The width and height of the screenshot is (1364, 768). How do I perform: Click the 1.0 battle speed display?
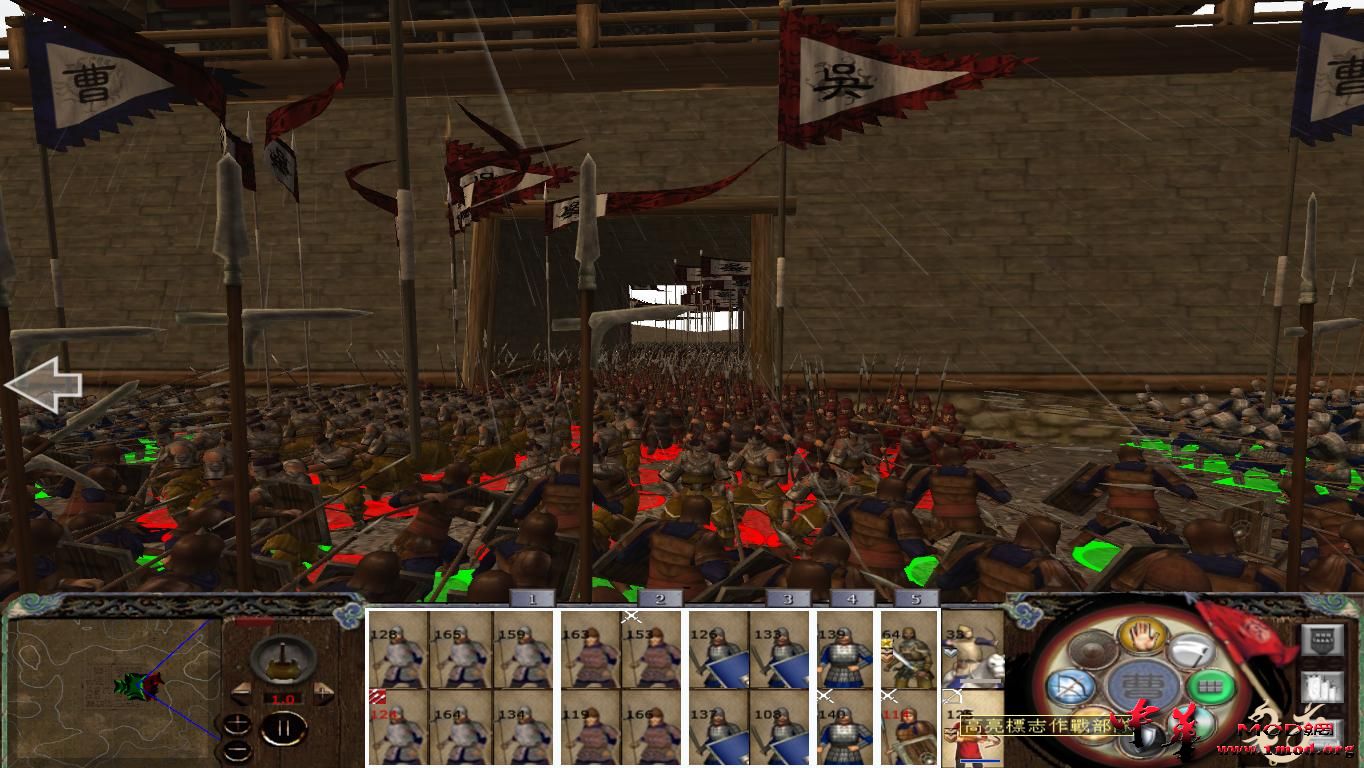tap(283, 698)
